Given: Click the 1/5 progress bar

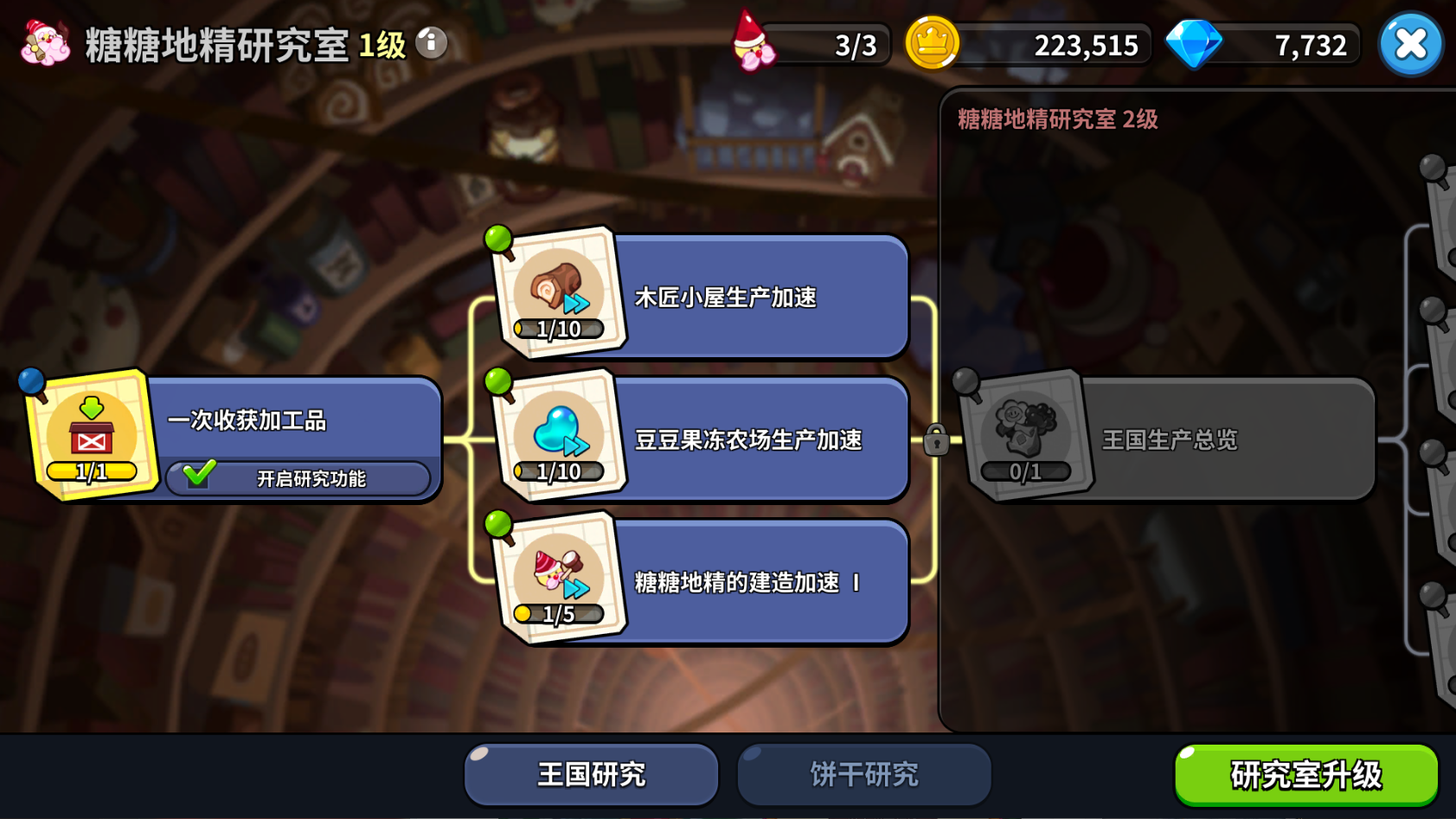Looking at the screenshot, I should tap(558, 615).
